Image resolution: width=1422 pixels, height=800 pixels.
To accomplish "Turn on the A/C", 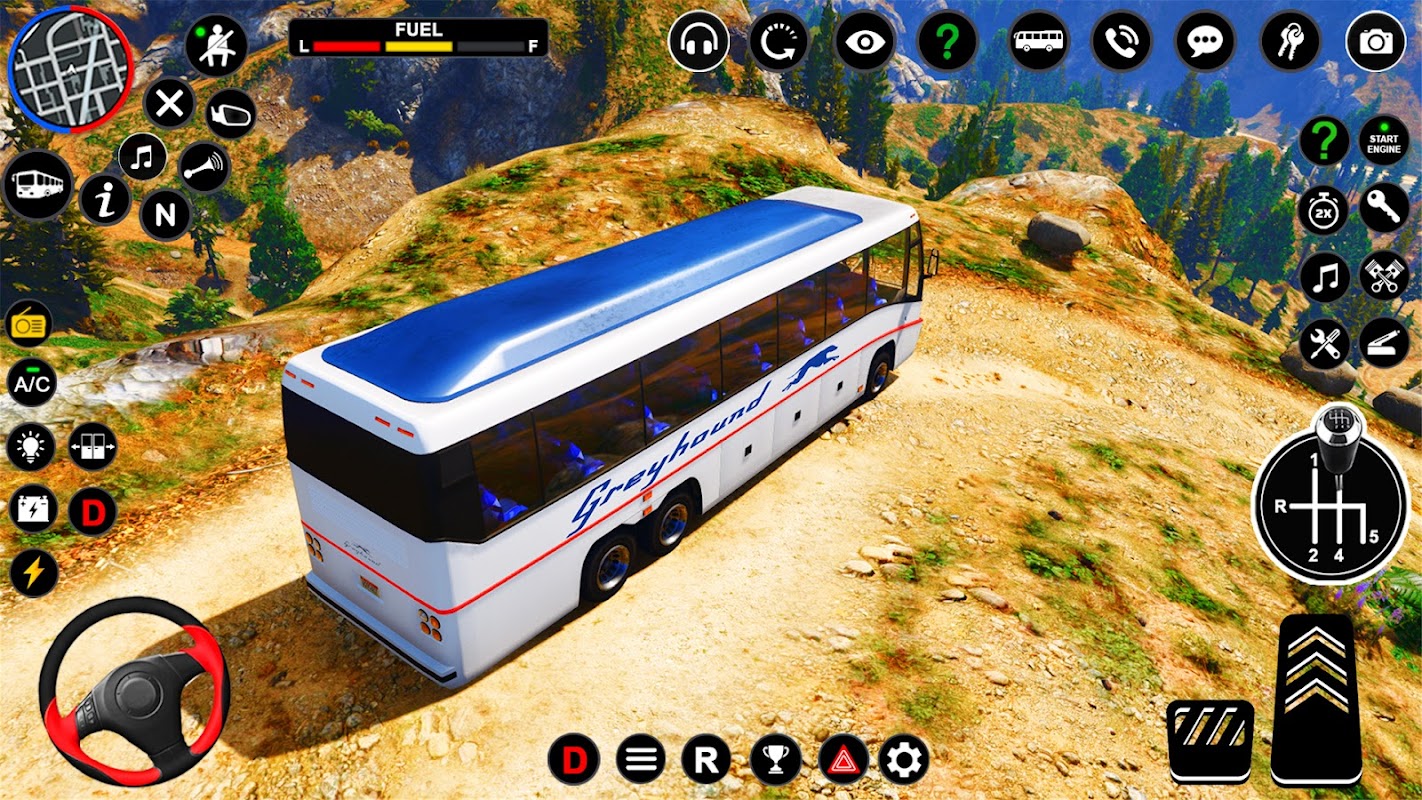I will pos(32,382).
